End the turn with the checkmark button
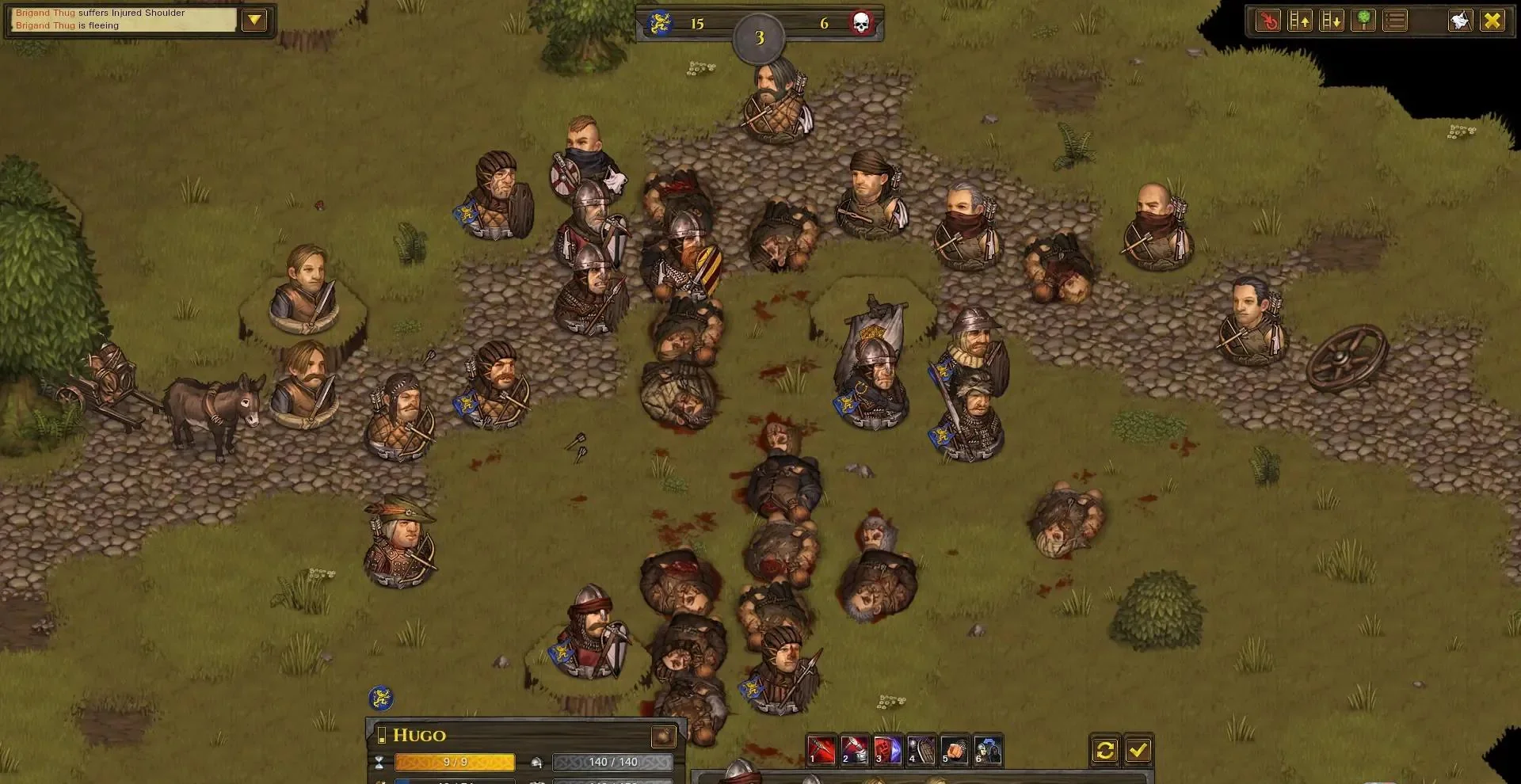 (1138, 750)
